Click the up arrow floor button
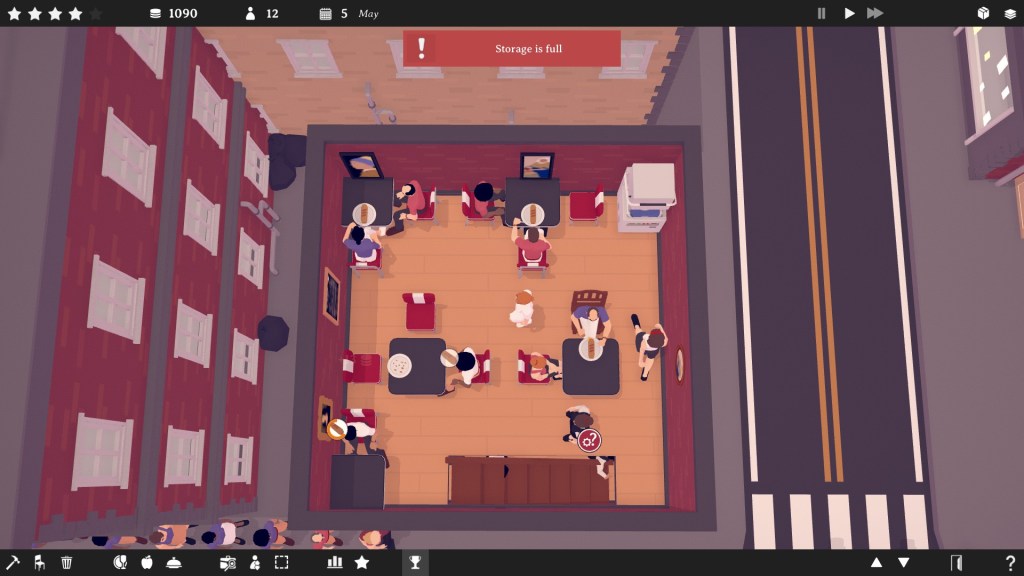 click(877, 563)
